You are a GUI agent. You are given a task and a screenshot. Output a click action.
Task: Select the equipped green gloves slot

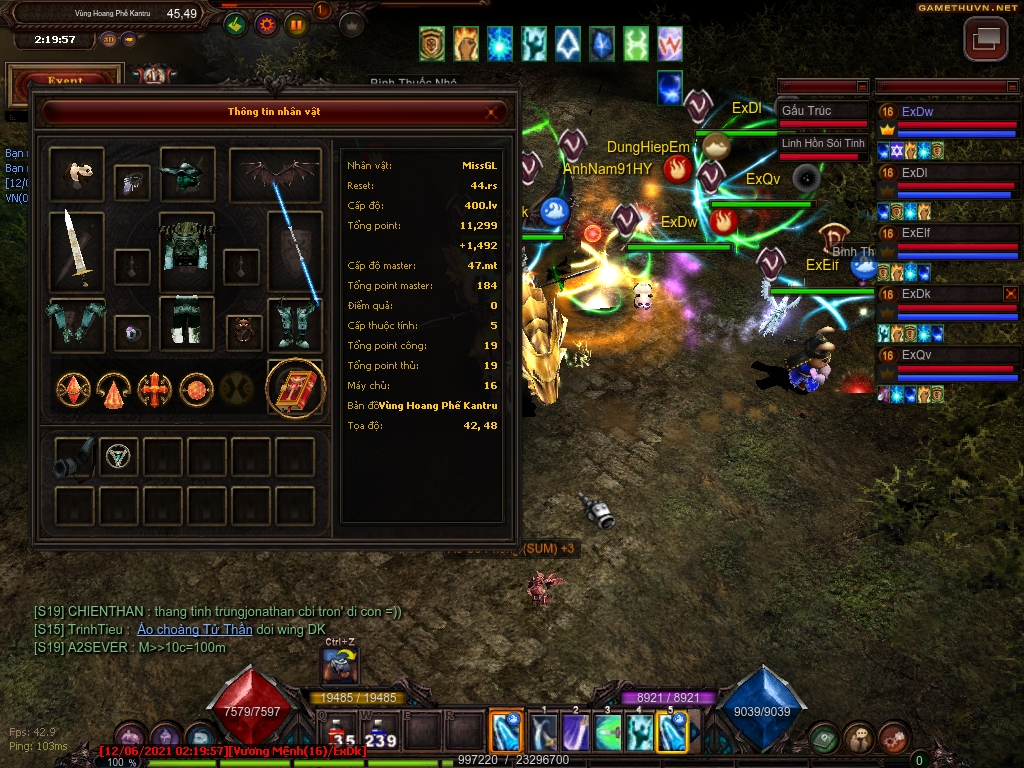point(76,324)
